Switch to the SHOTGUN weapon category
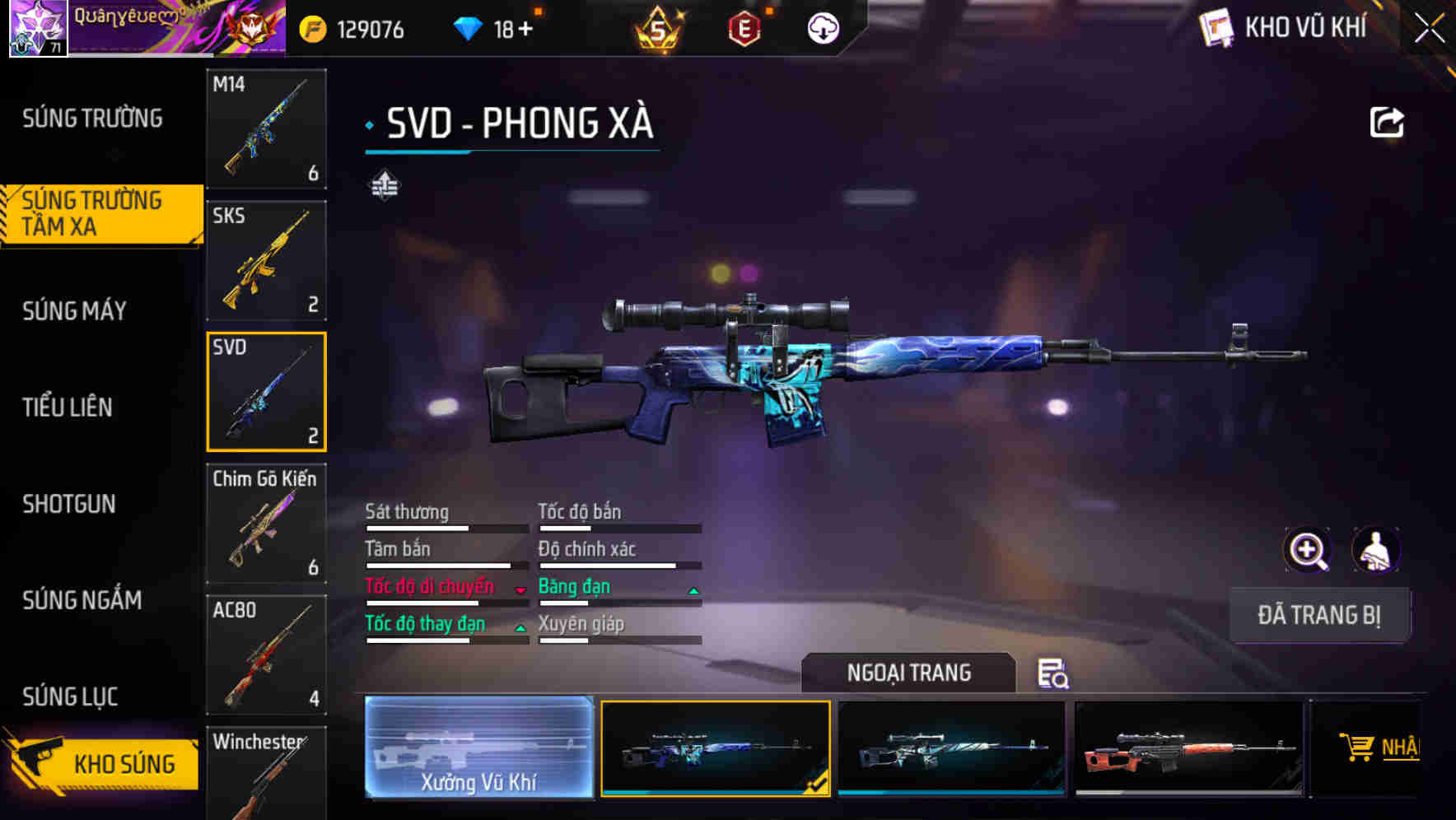The width and height of the screenshot is (1456, 820). 70,504
